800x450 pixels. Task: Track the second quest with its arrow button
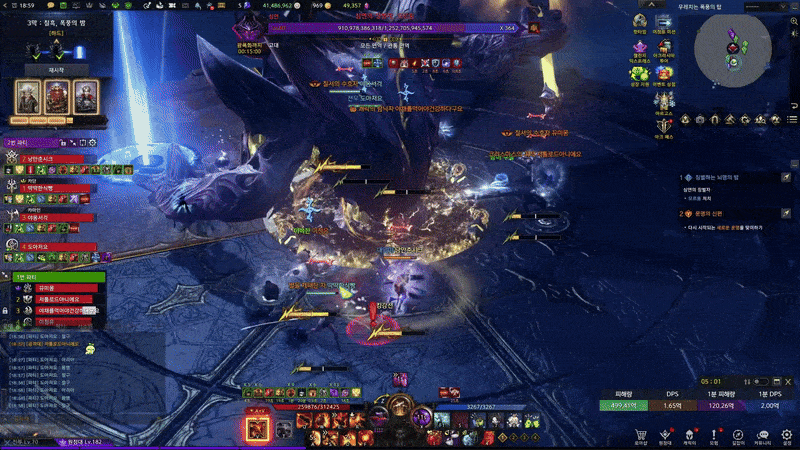(x=788, y=213)
